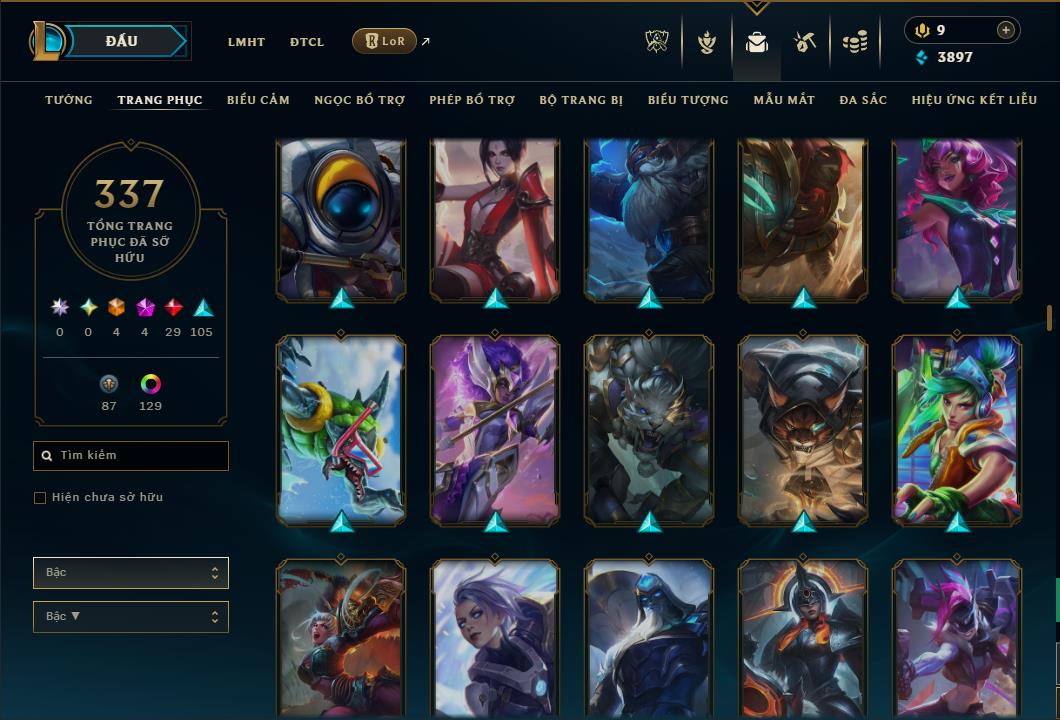The height and width of the screenshot is (720, 1060).
Task: Select the BIỂU CẢM emotes tab
Action: (x=258, y=100)
